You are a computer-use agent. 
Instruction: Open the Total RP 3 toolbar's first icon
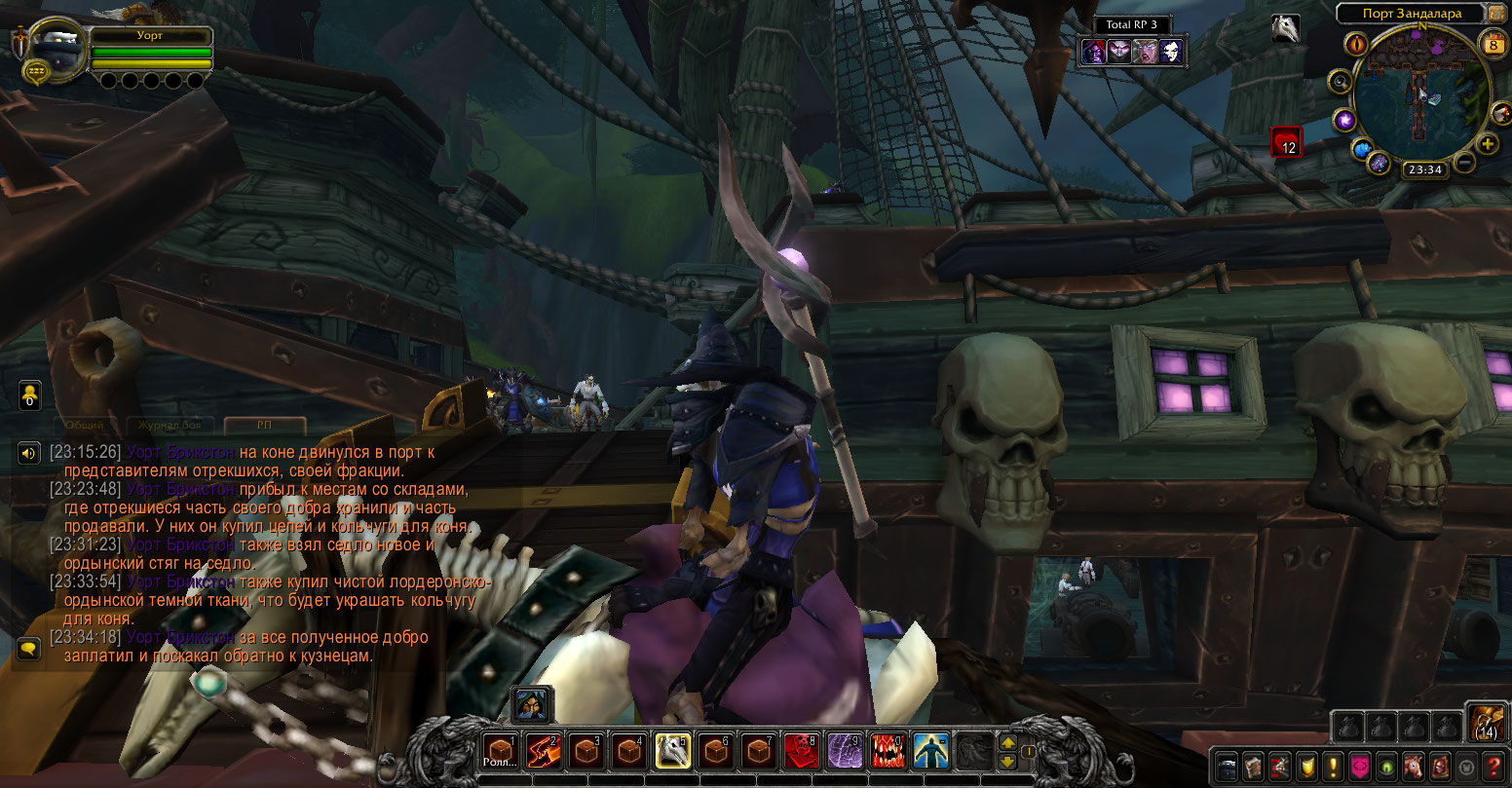1094,52
